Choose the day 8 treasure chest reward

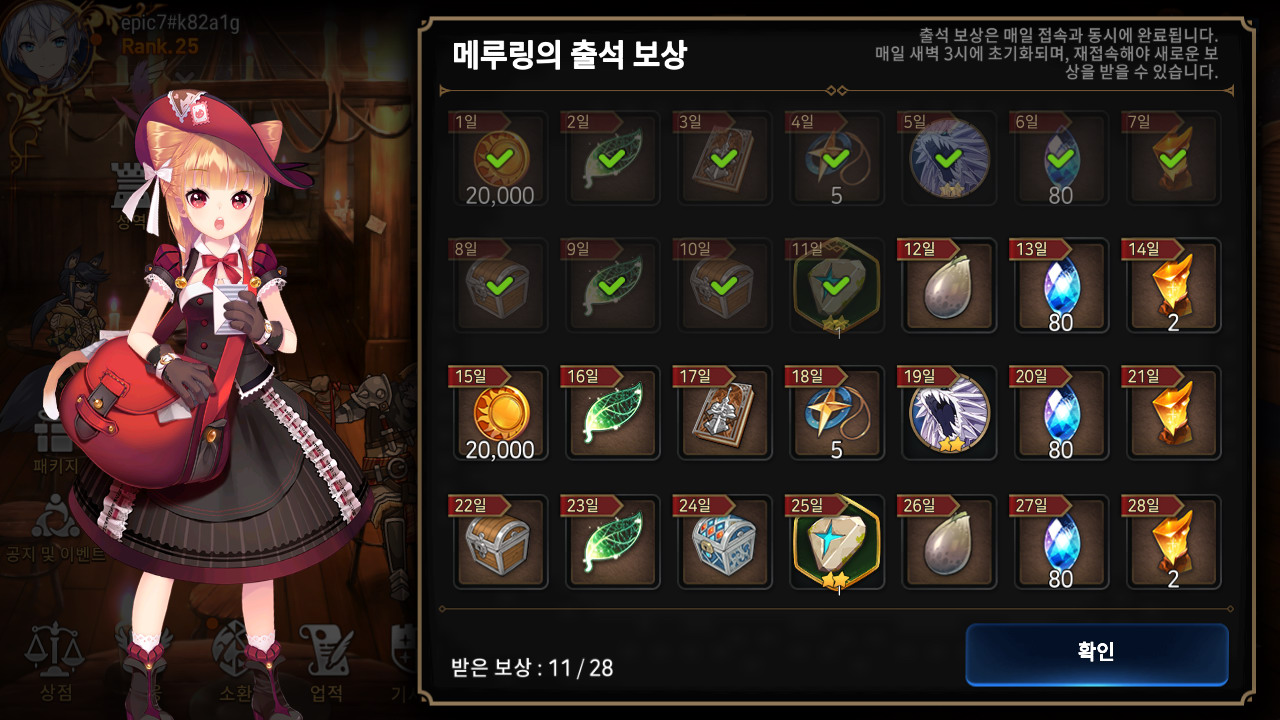500,286
